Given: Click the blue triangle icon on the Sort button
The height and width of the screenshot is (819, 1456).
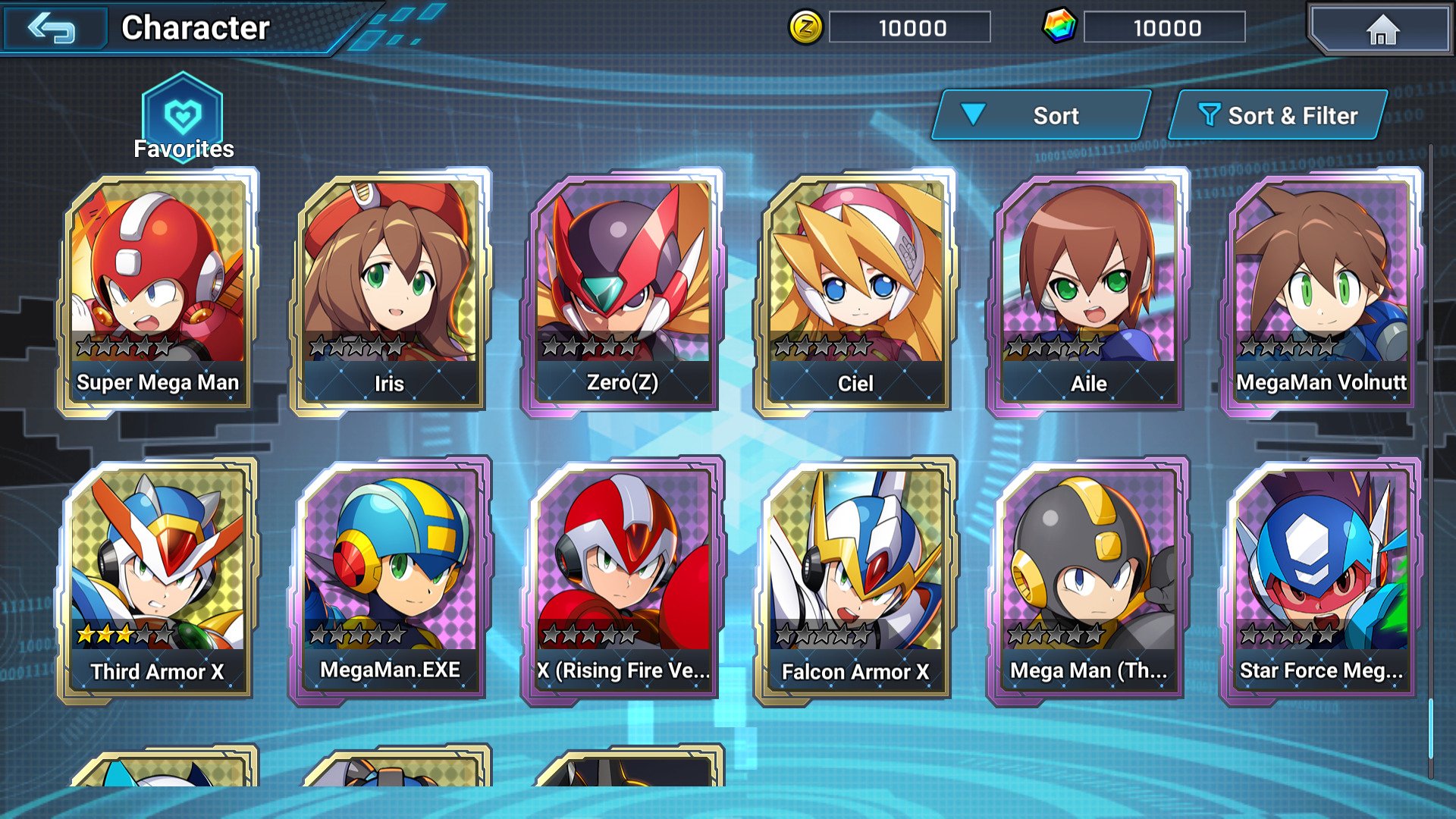Looking at the screenshot, I should point(973,115).
